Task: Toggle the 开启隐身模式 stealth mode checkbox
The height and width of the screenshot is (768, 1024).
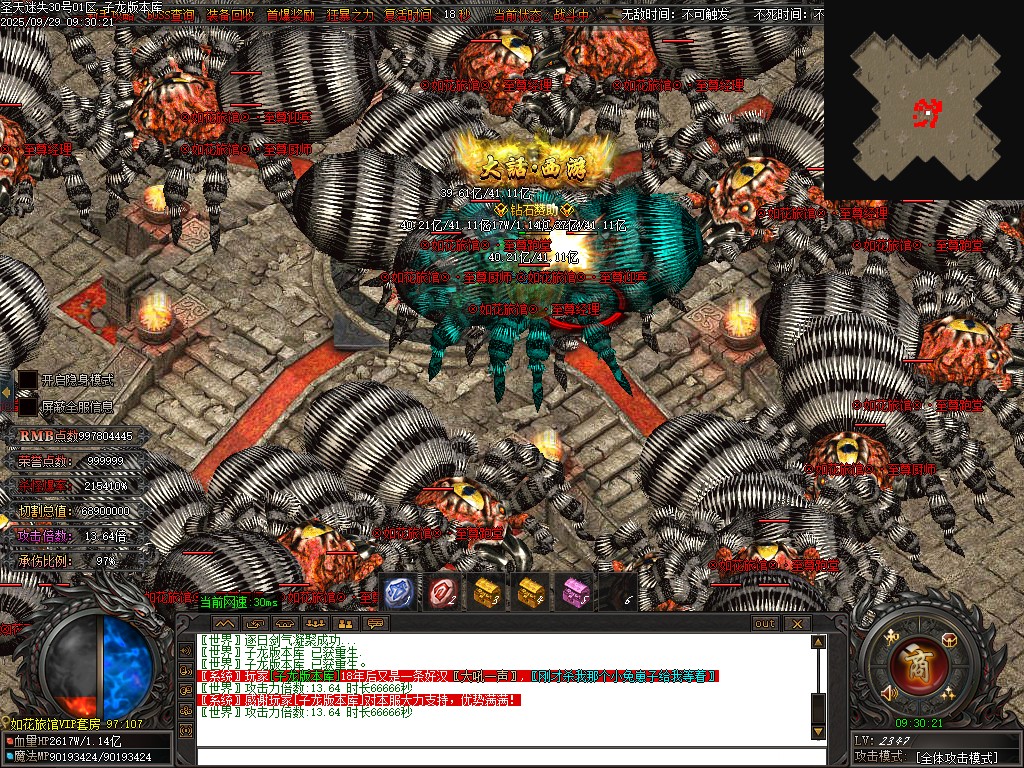Action: pos(28,380)
